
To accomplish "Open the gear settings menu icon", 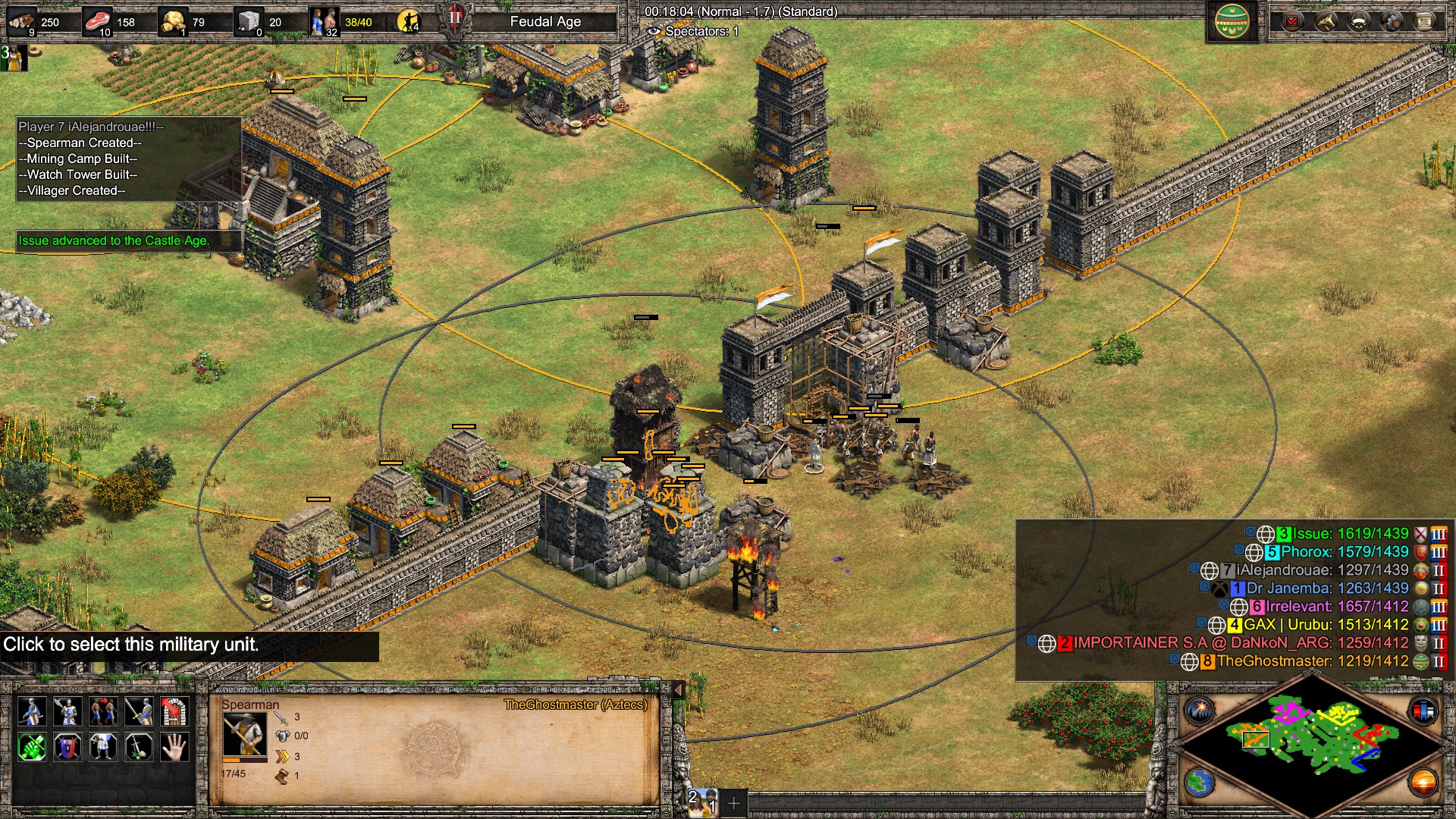I will (x=1392, y=21).
